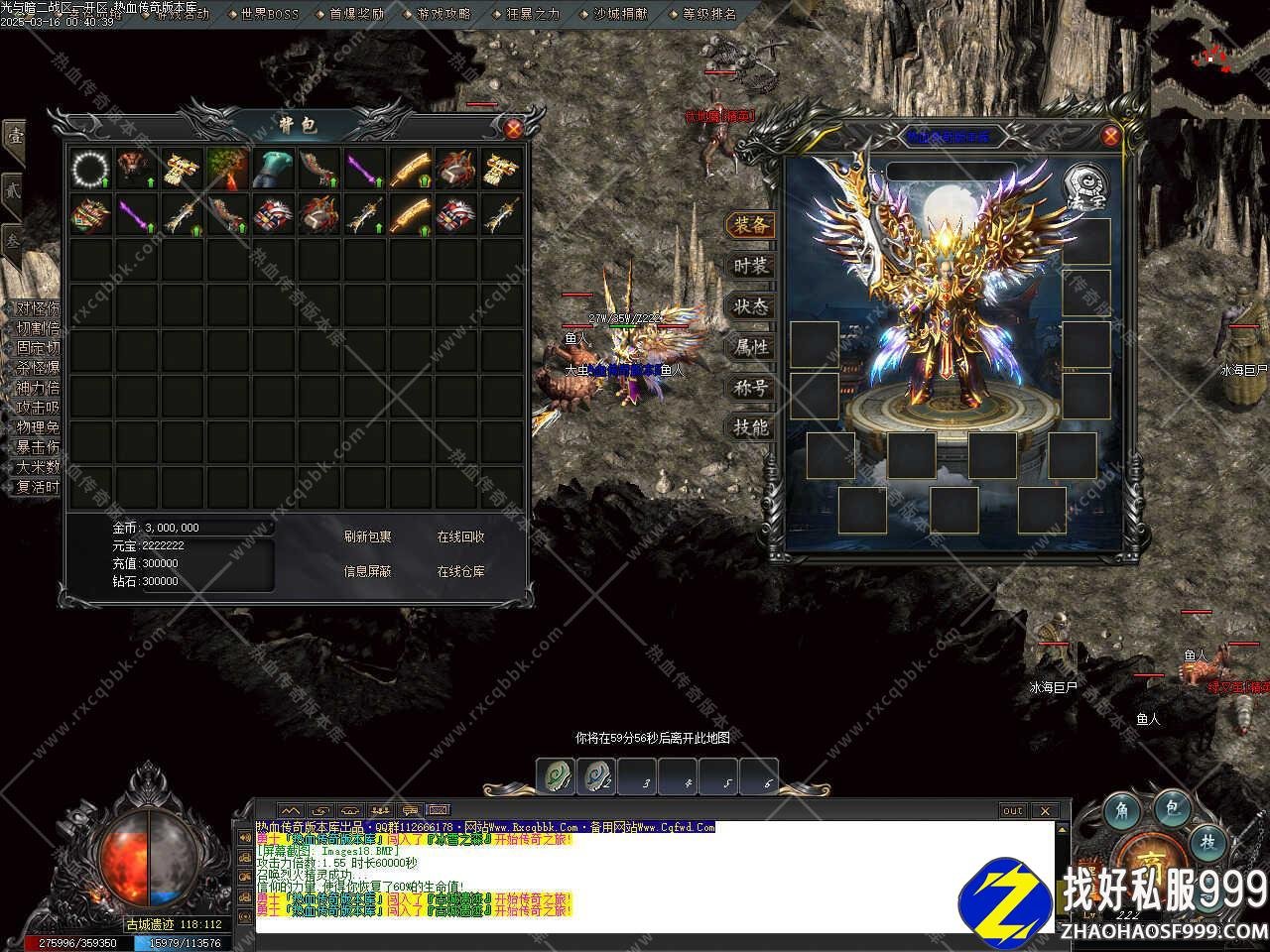Open the 在线仓库 online warehouse
Screen dimensions: 1270x952
(460, 571)
